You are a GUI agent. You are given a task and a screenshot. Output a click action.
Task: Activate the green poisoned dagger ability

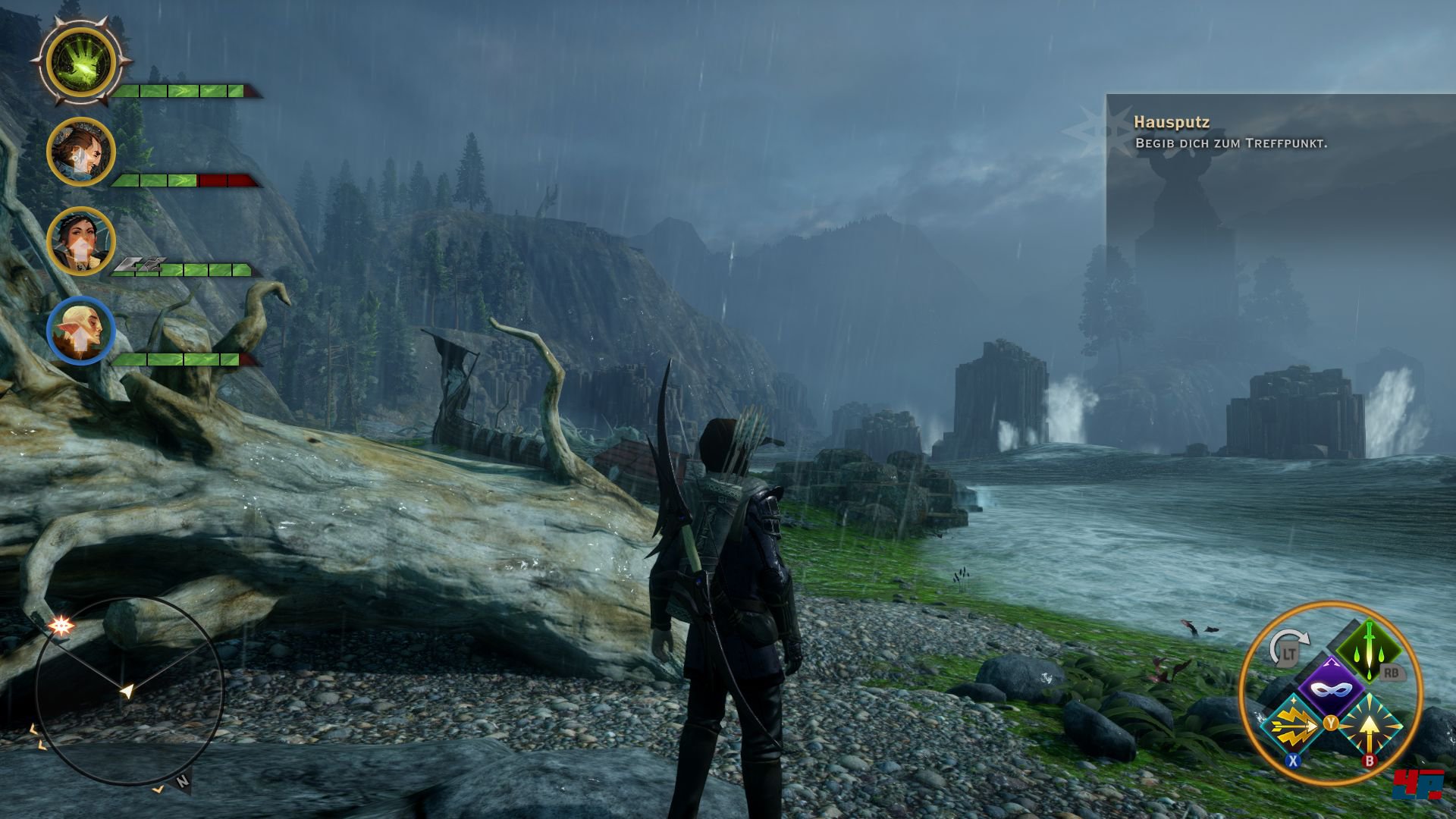[x=1369, y=648]
